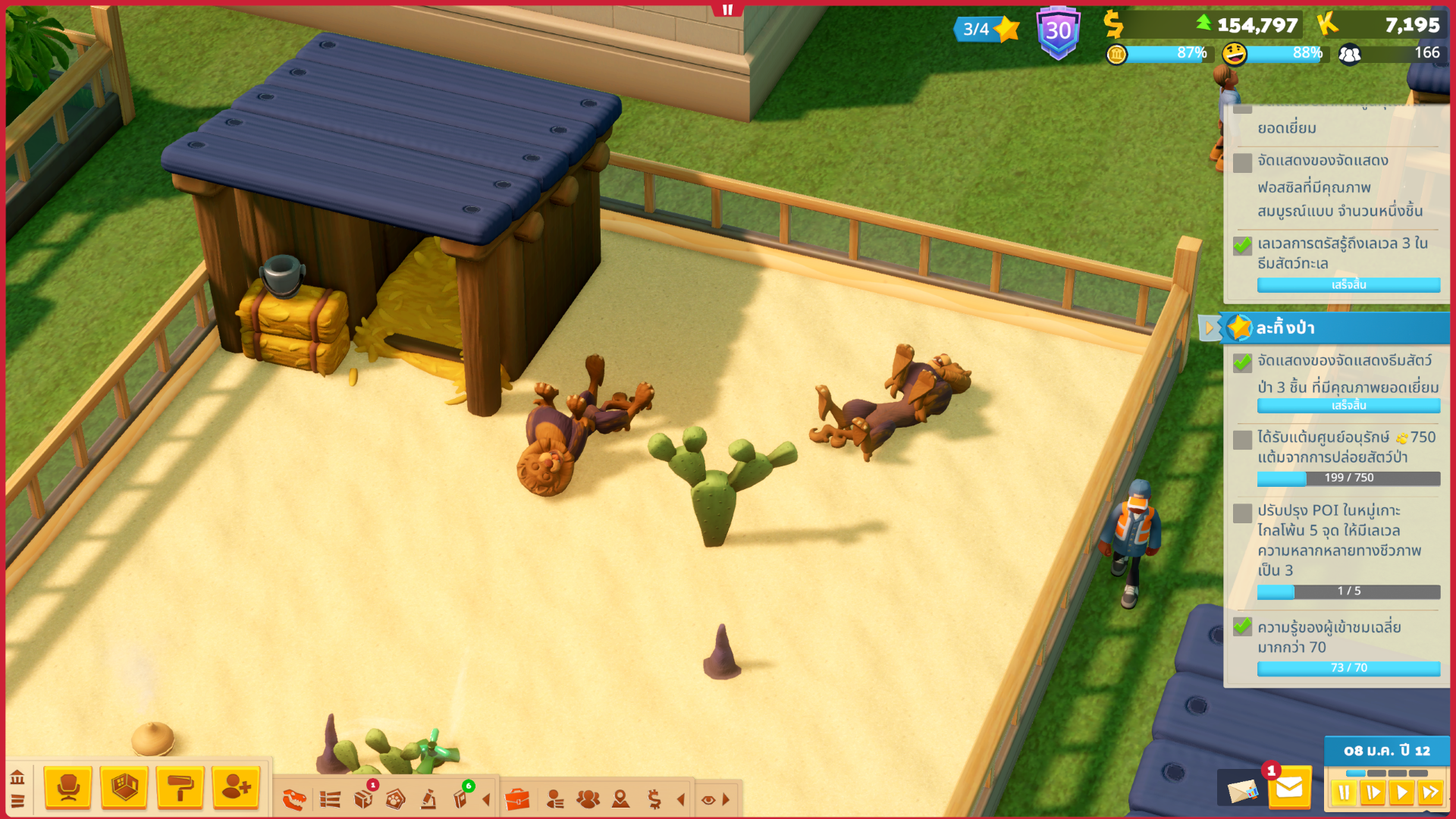Select the paint roller decoration tool
Screen dimensions: 1456x819
coord(180,788)
